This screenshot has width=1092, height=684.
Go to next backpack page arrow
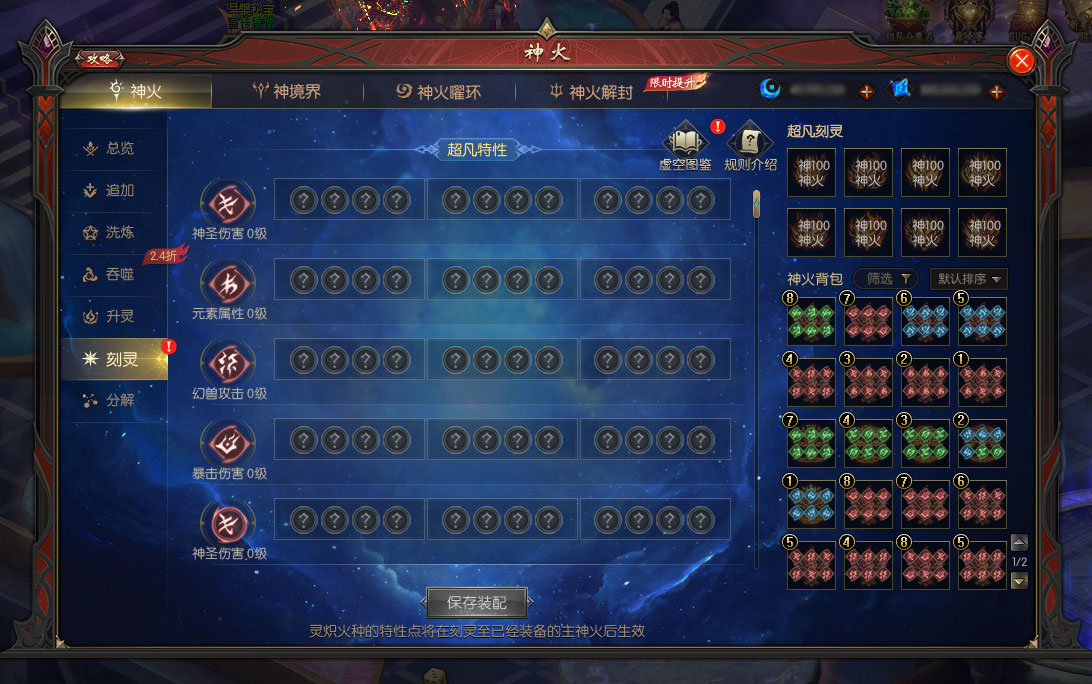tap(1019, 581)
